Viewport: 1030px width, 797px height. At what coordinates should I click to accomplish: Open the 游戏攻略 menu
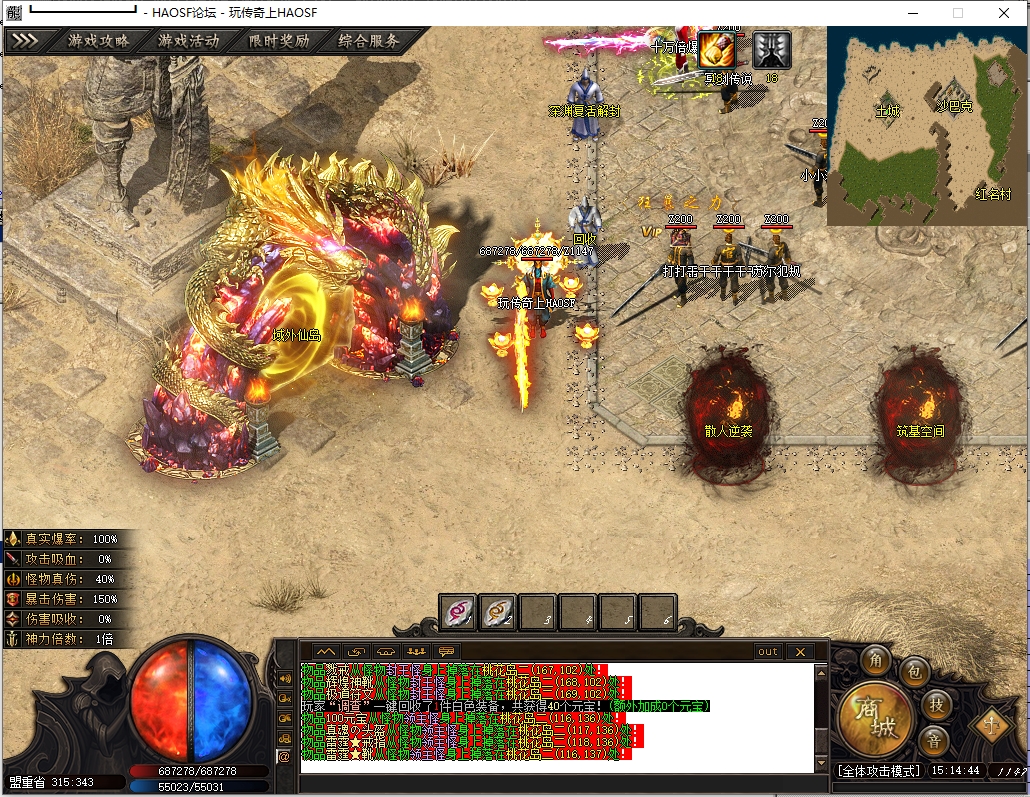[x=98, y=41]
